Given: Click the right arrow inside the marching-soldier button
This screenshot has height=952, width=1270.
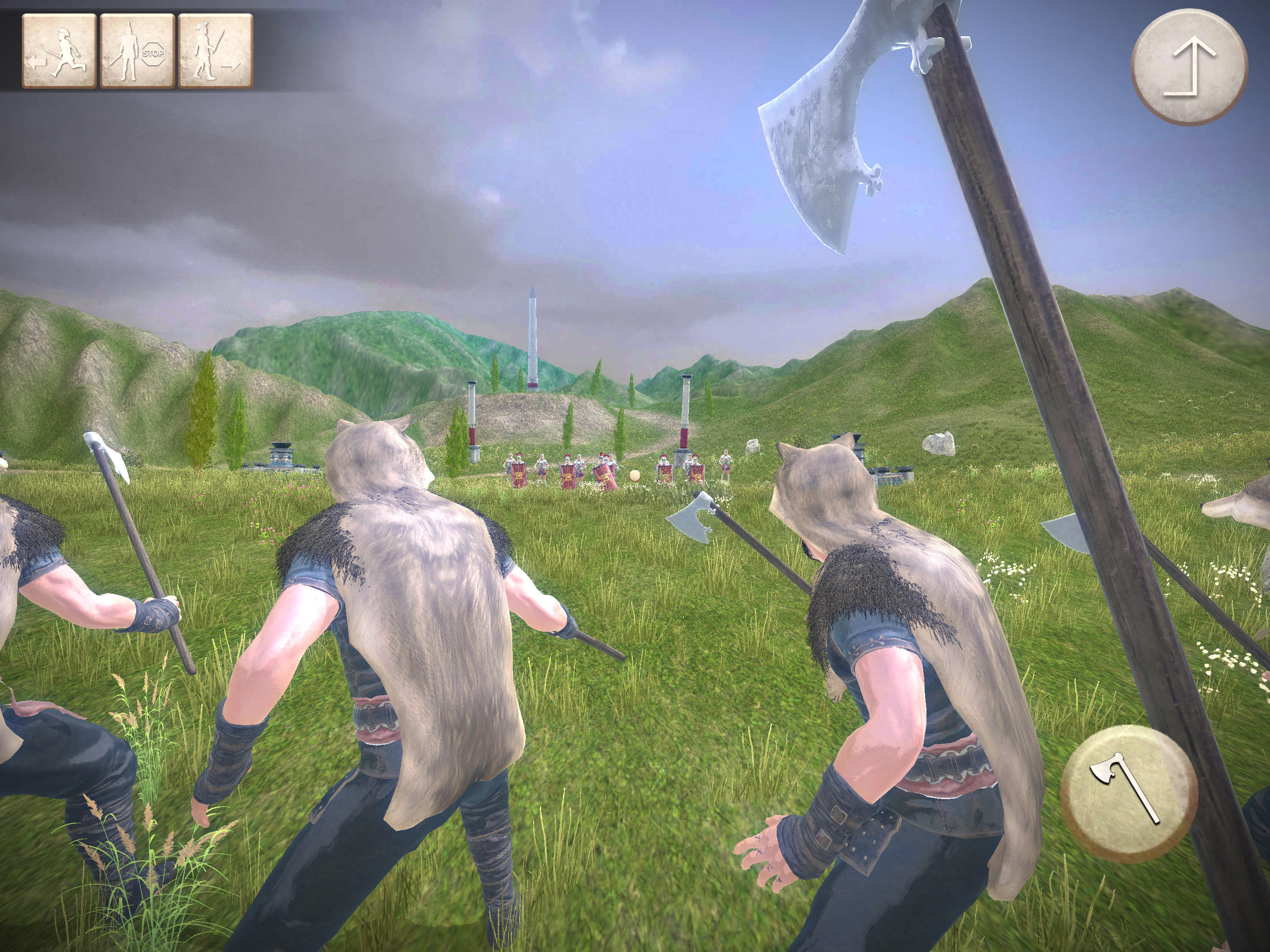Looking at the screenshot, I should pyautogui.click(x=234, y=68).
